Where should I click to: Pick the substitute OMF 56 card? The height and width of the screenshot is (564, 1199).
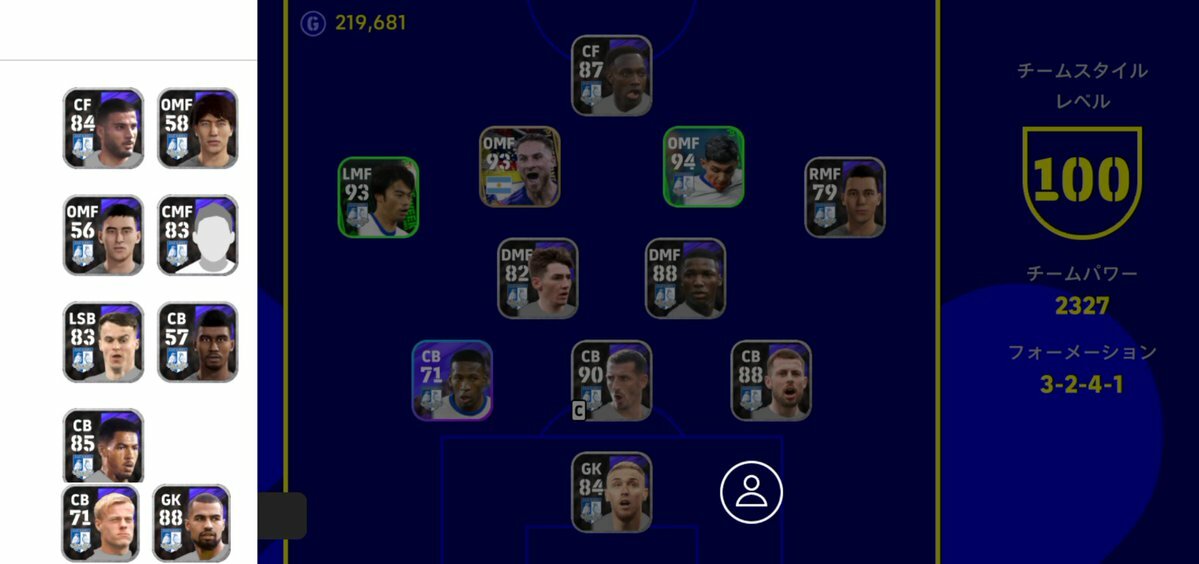(x=103, y=235)
